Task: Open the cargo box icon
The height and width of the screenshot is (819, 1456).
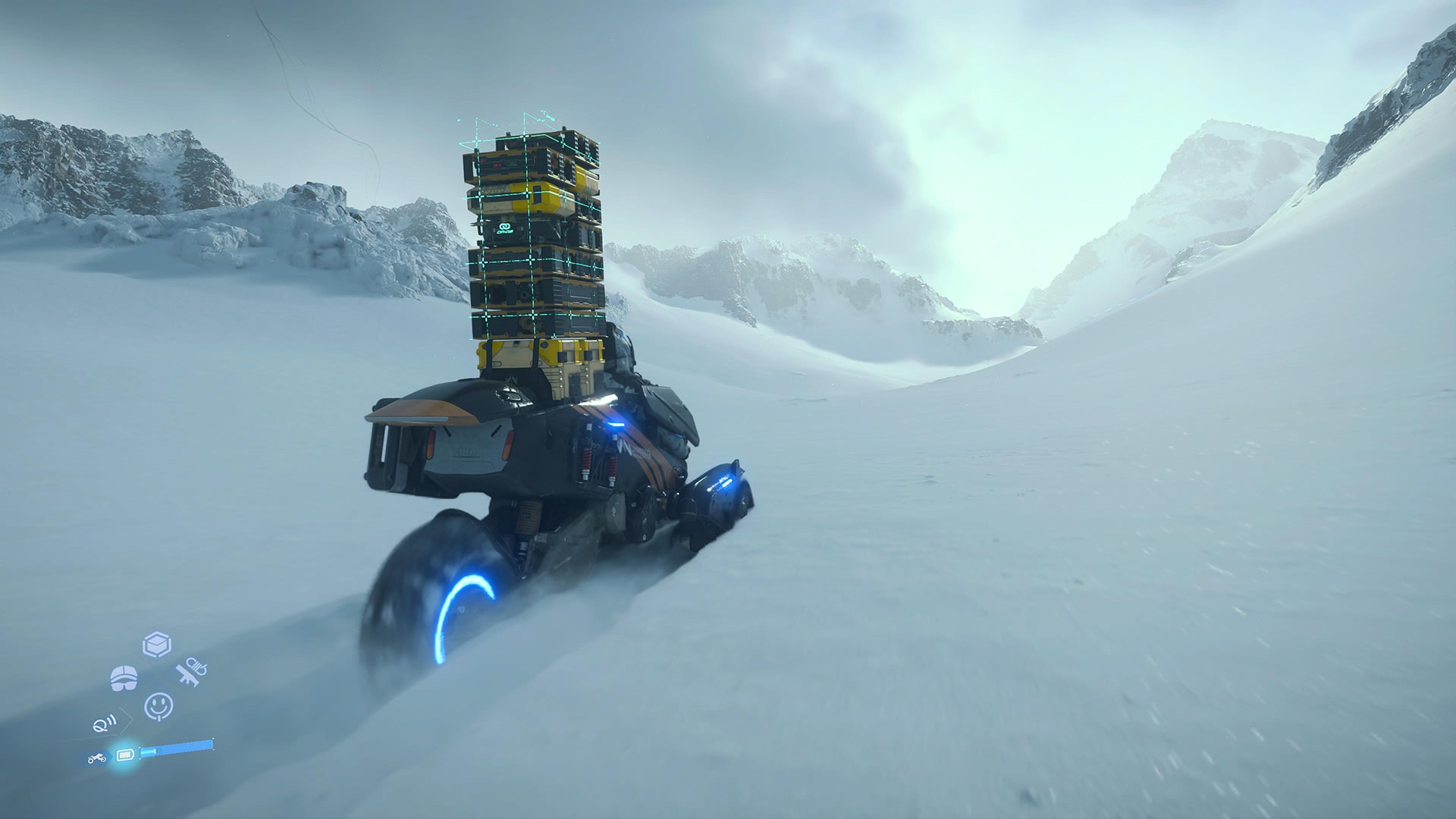Action: (x=157, y=645)
